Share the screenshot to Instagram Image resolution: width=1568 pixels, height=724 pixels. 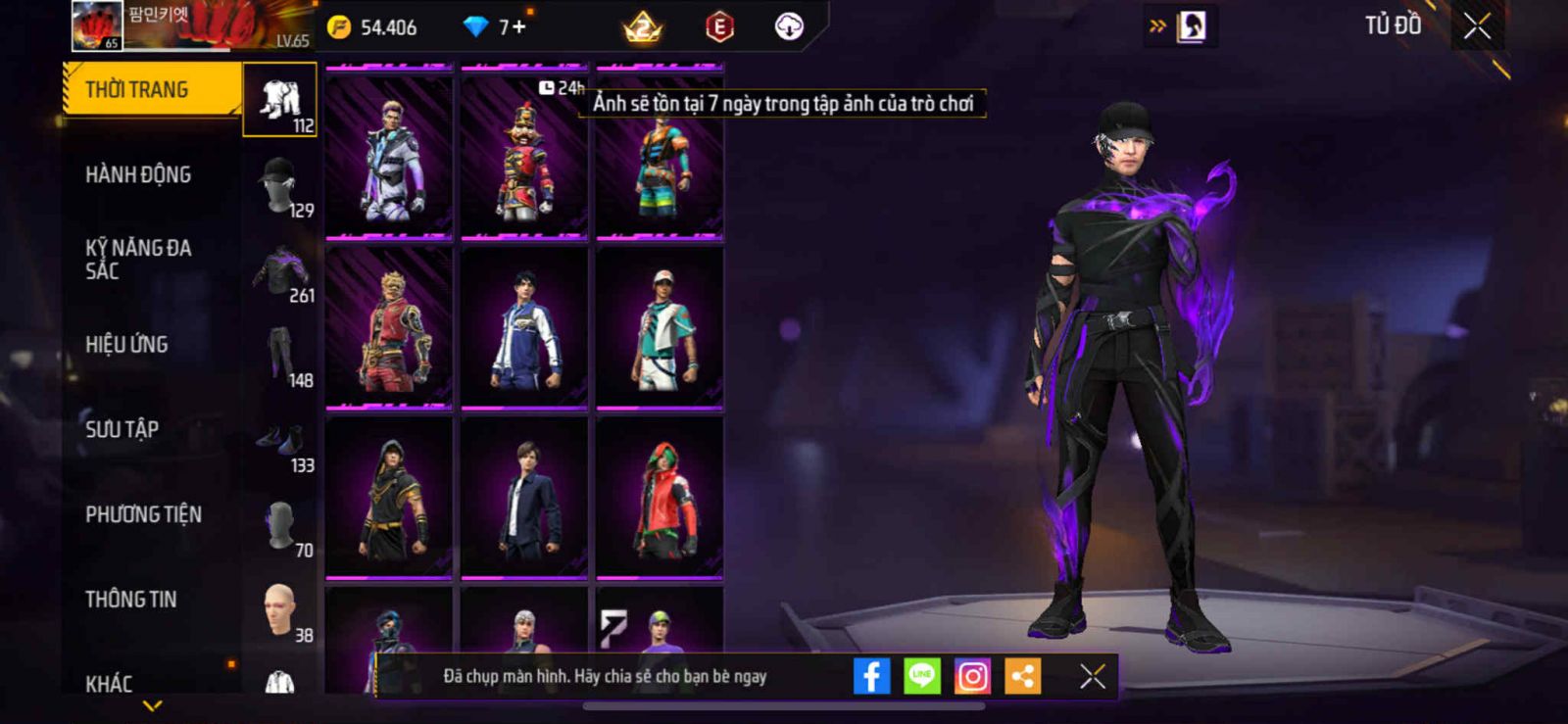coord(972,676)
